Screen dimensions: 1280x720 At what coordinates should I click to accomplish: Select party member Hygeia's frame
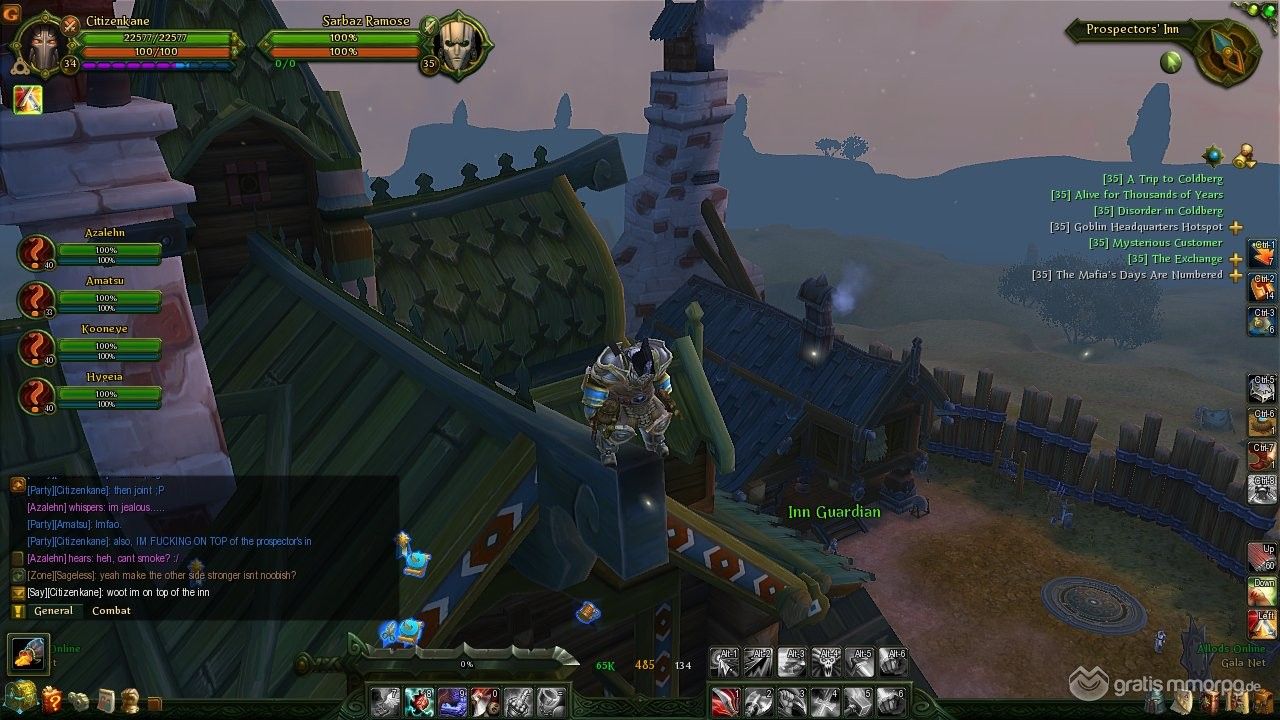click(x=37, y=395)
